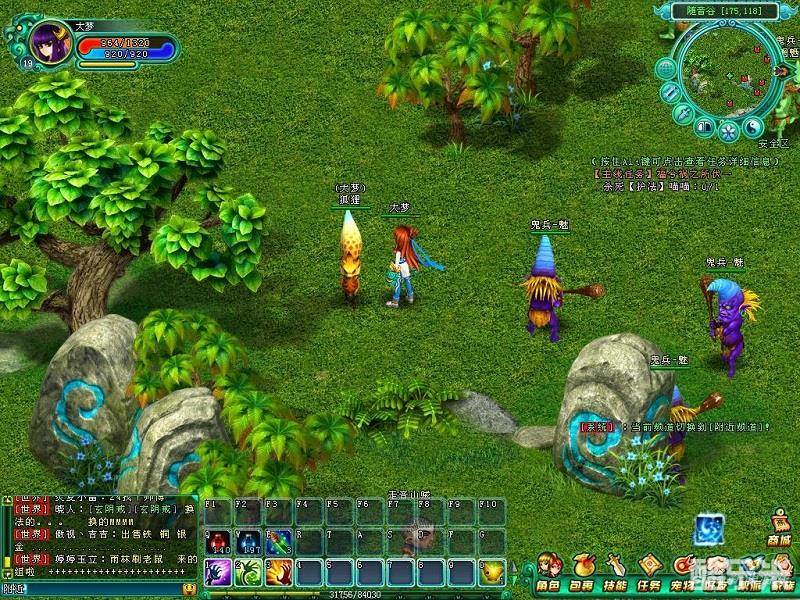The width and height of the screenshot is (800, 600).
Task: Activate the green swirl skill
Action: click(x=248, y=573)
